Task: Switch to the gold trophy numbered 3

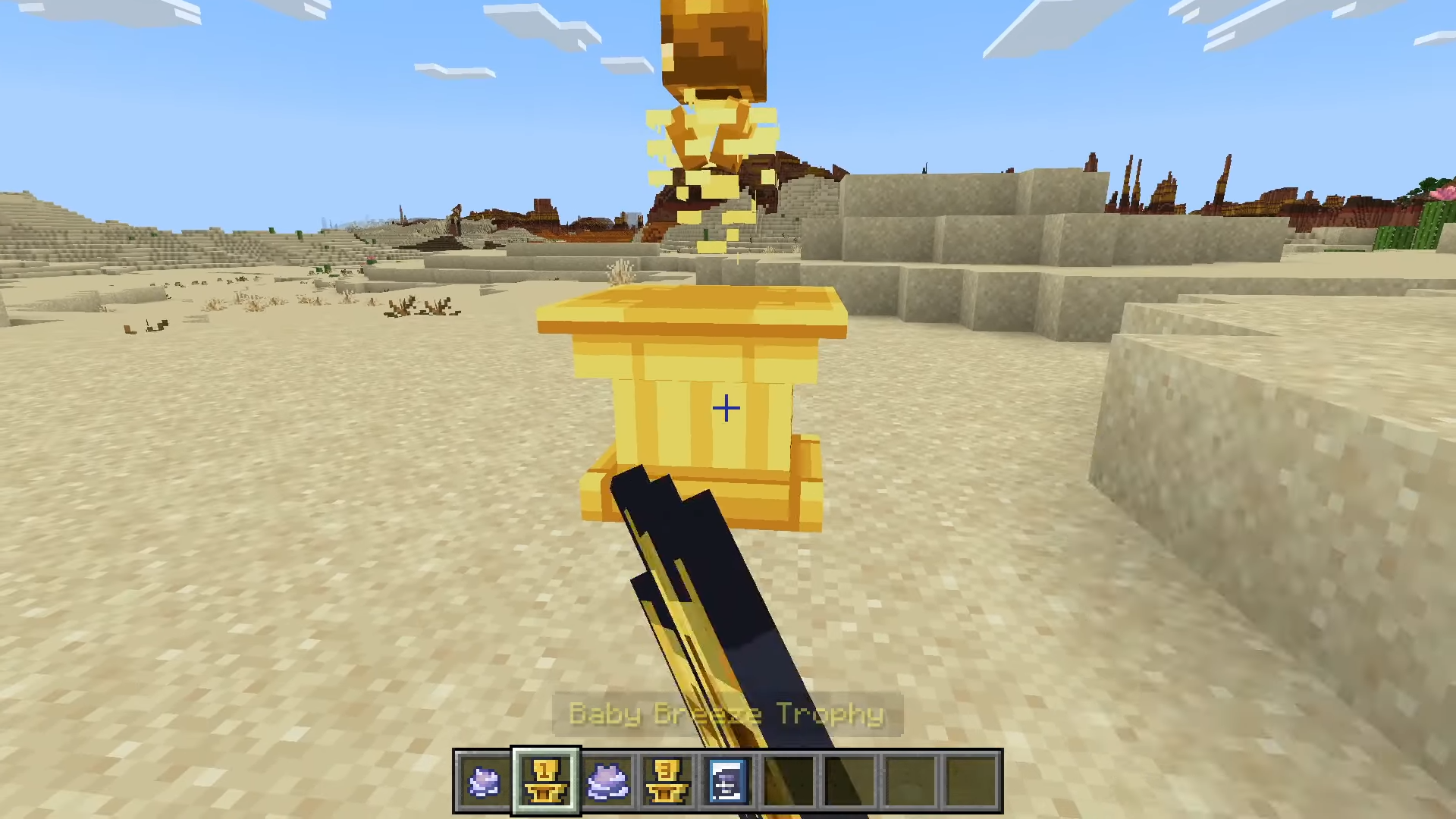Action: click(x=667, y=781)
